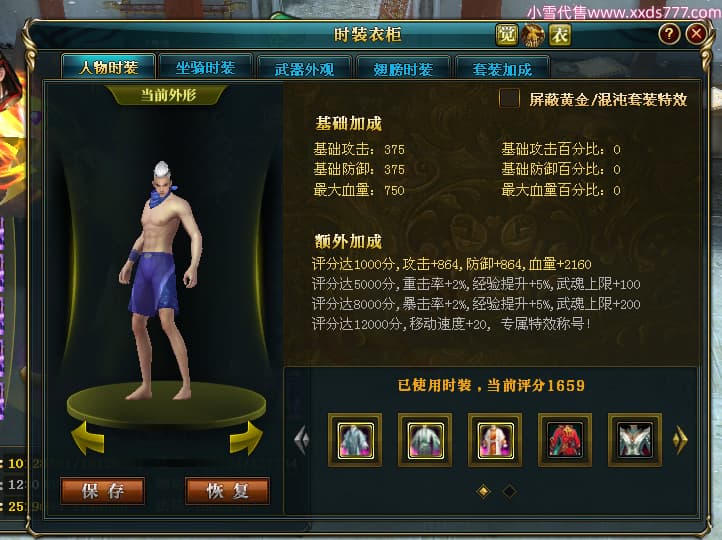
Task: Show previous costumes with left list arrow
Action: (x=301, y=440)
